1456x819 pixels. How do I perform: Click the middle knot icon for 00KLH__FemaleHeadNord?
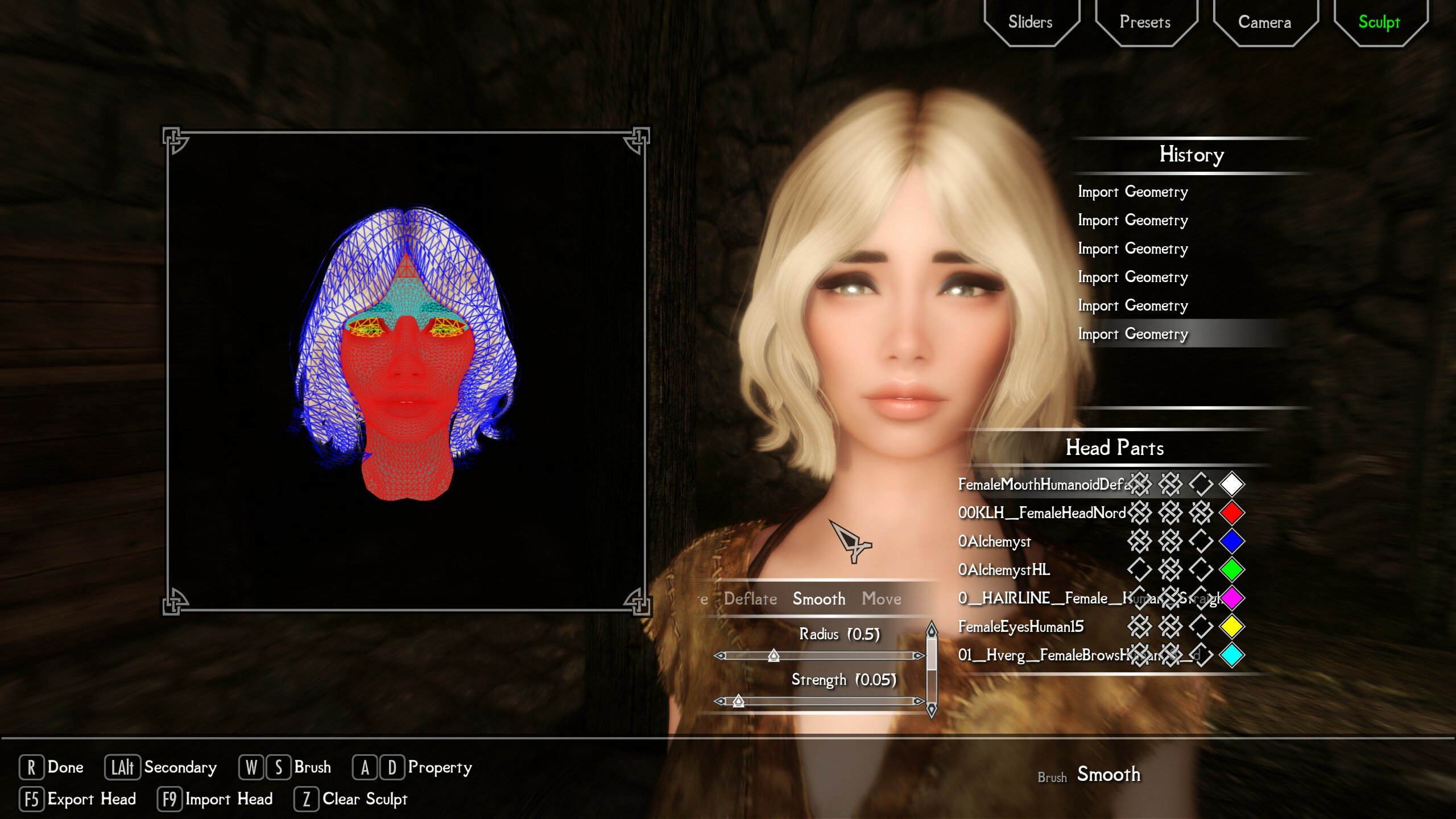click(1172, 513)
